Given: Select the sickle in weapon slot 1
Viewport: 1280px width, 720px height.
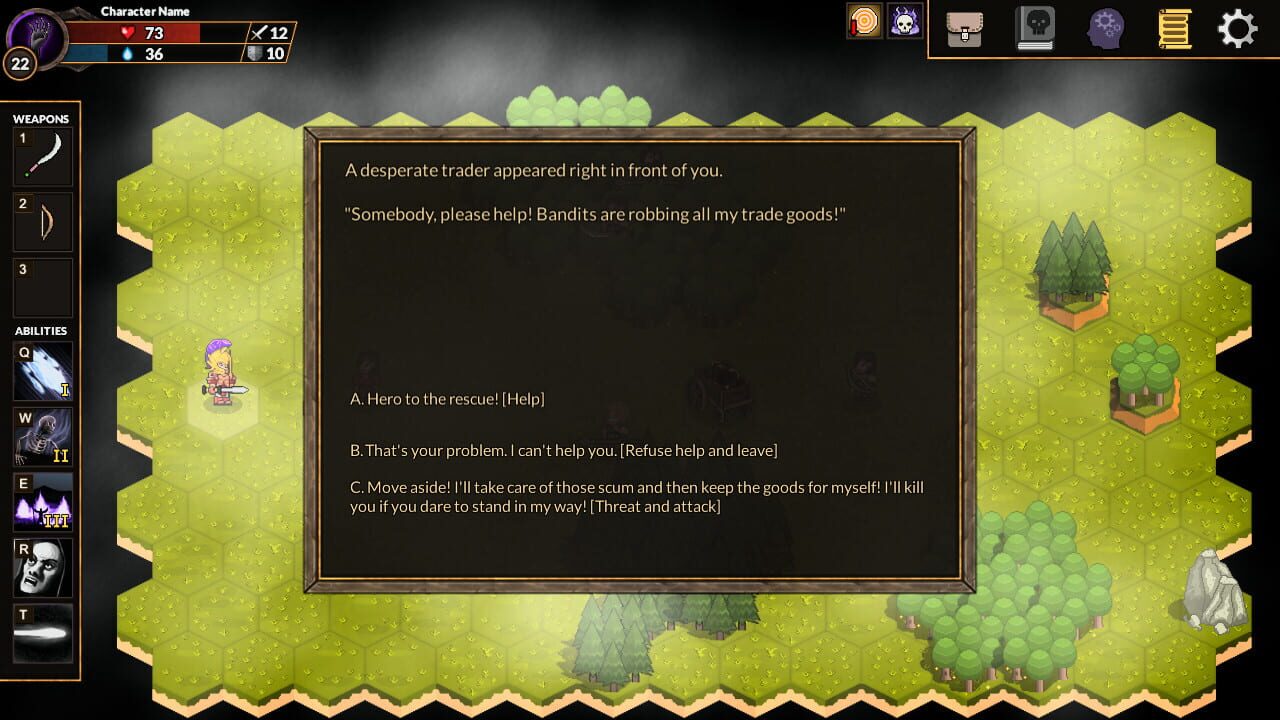Looking at the screenshot, I should (x=41, y=155).
